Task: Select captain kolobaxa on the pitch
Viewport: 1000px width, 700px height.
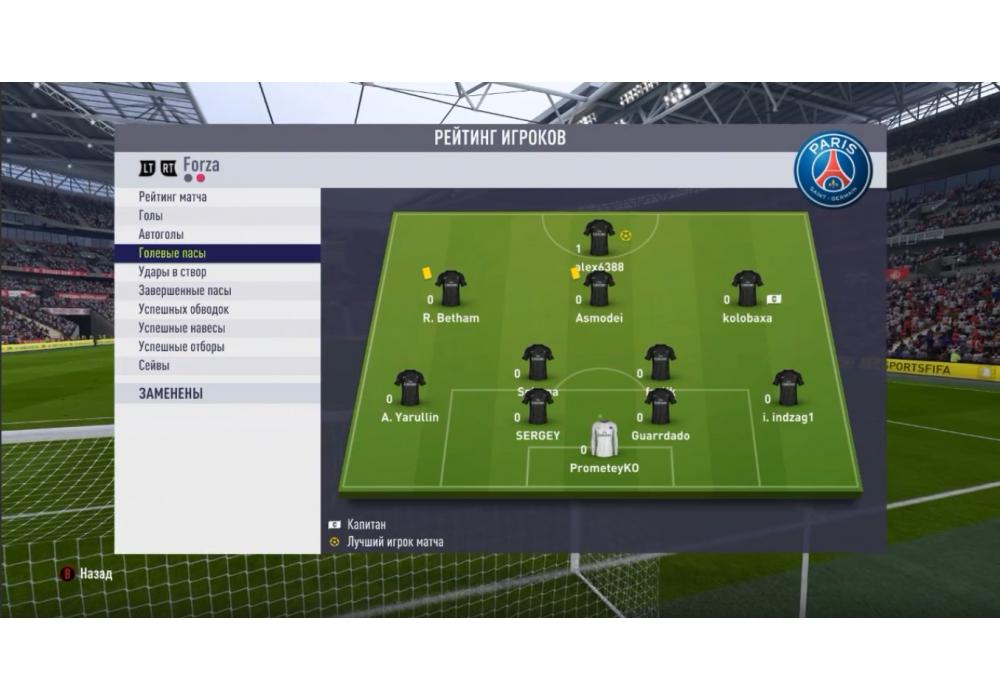Action: point(747,289)
